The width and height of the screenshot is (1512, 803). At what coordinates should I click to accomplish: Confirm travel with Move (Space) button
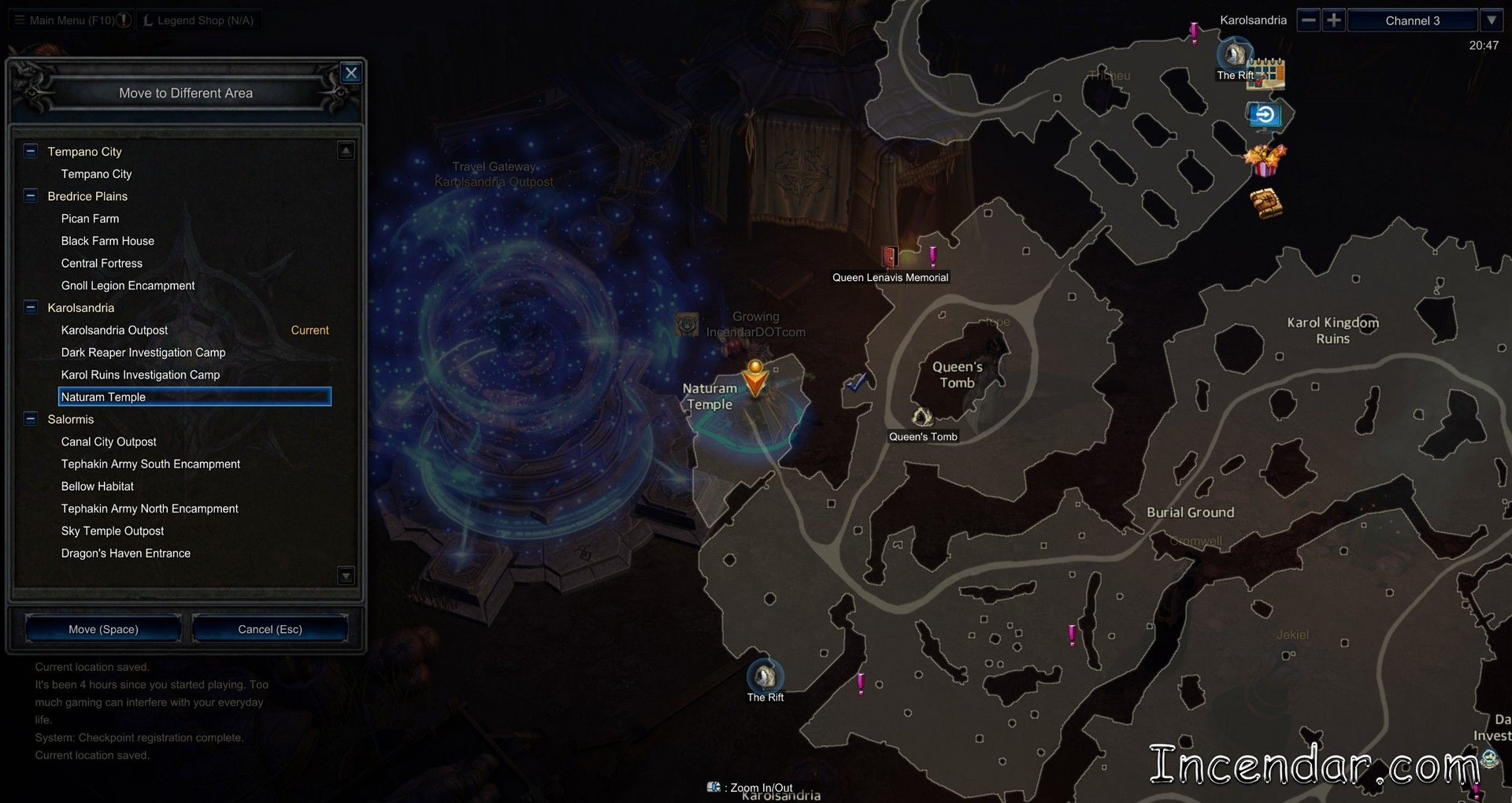tap(103, 629)
